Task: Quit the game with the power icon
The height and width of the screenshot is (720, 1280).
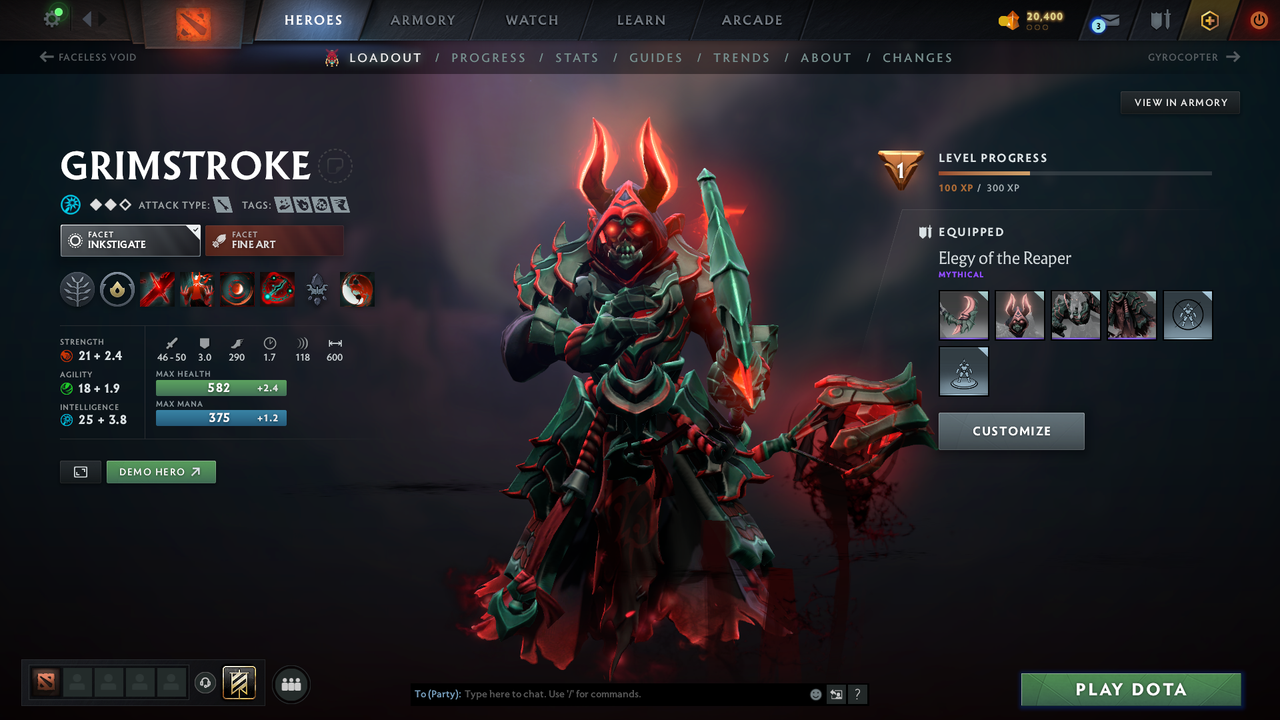Action: [x=1259, y=20]
